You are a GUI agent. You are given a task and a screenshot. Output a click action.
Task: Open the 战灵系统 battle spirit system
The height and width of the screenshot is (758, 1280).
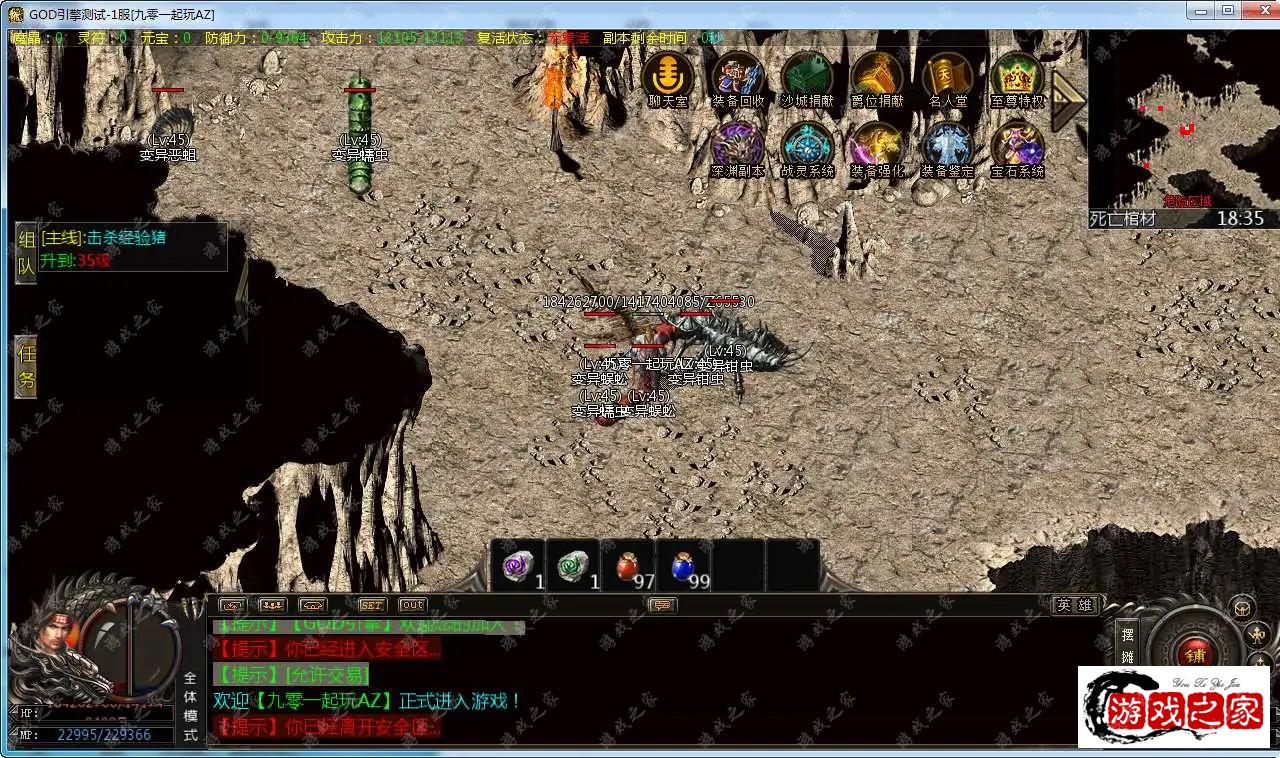pyautogui.click(x=807, y=147)
